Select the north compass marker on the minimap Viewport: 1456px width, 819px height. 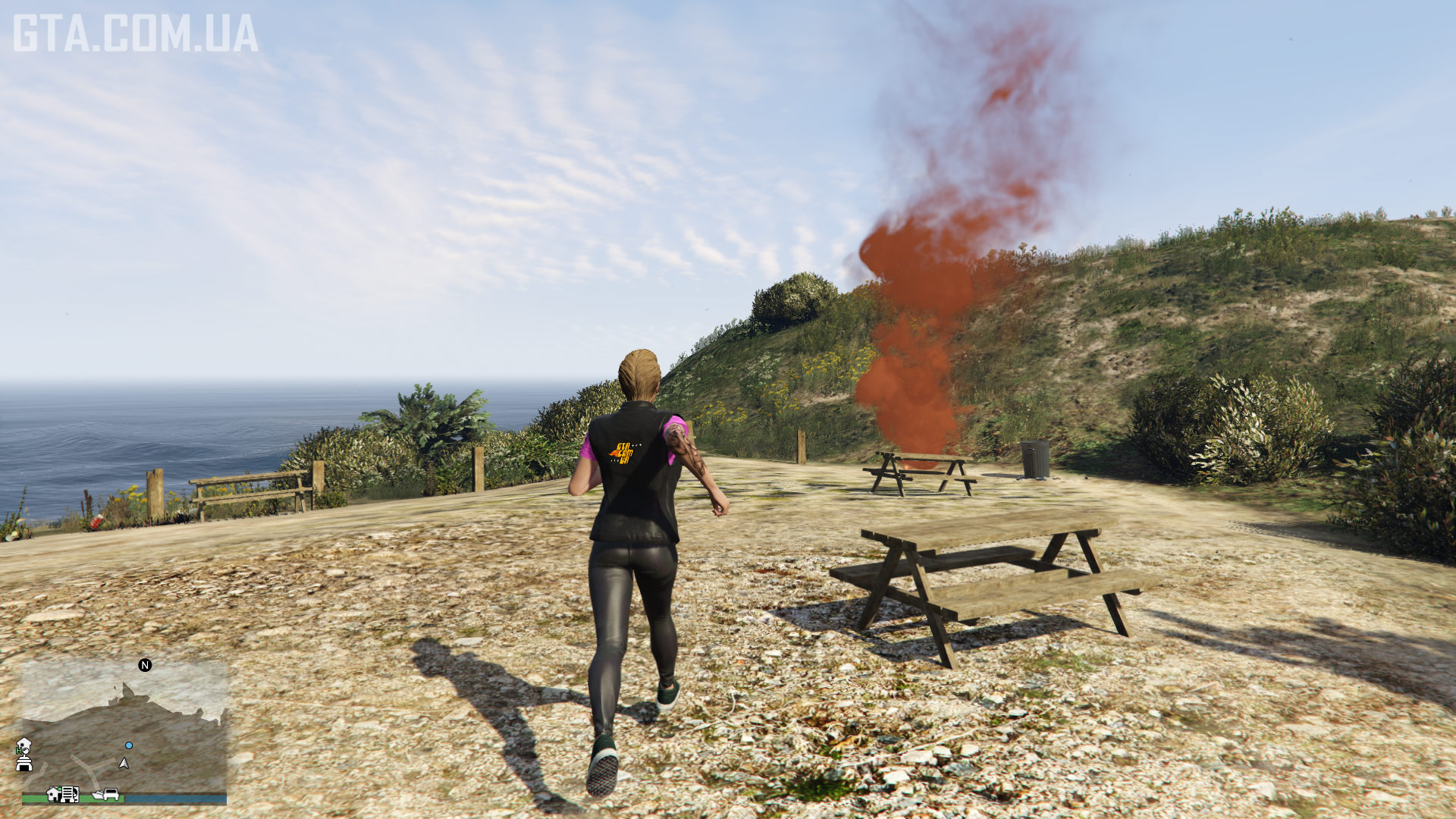click(145, 665)
